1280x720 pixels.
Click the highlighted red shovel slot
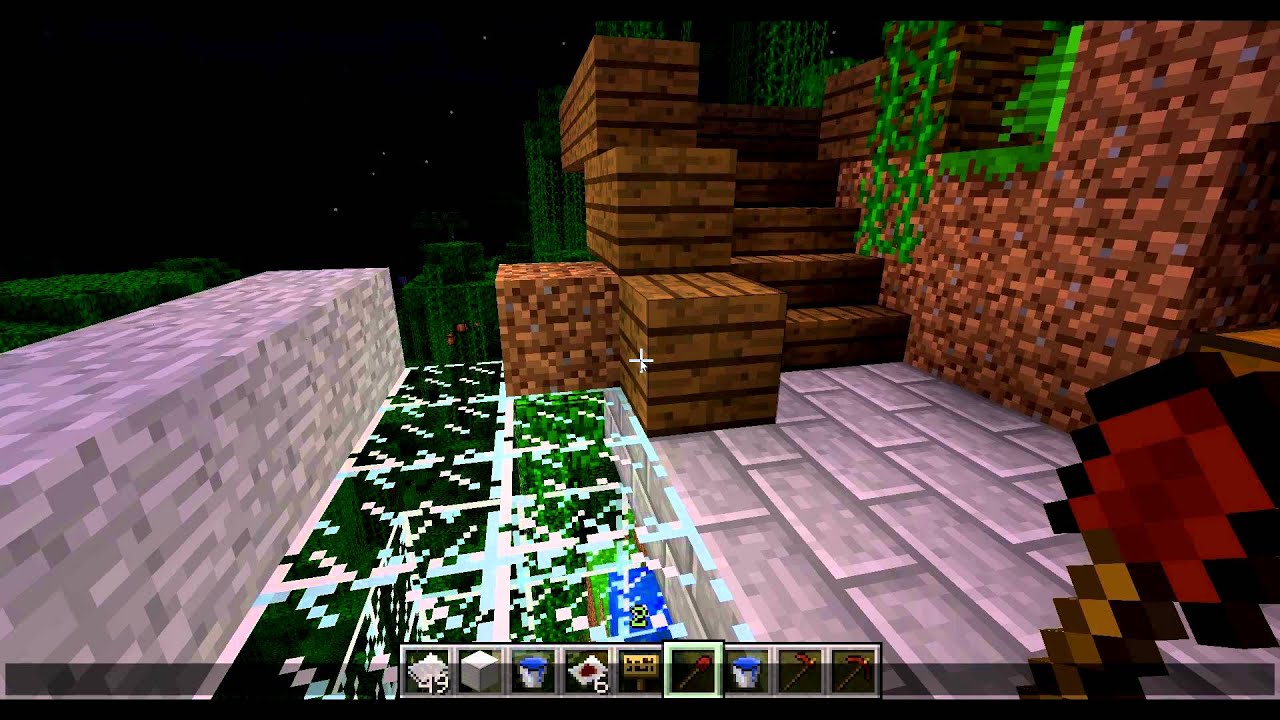pos(694,671)
